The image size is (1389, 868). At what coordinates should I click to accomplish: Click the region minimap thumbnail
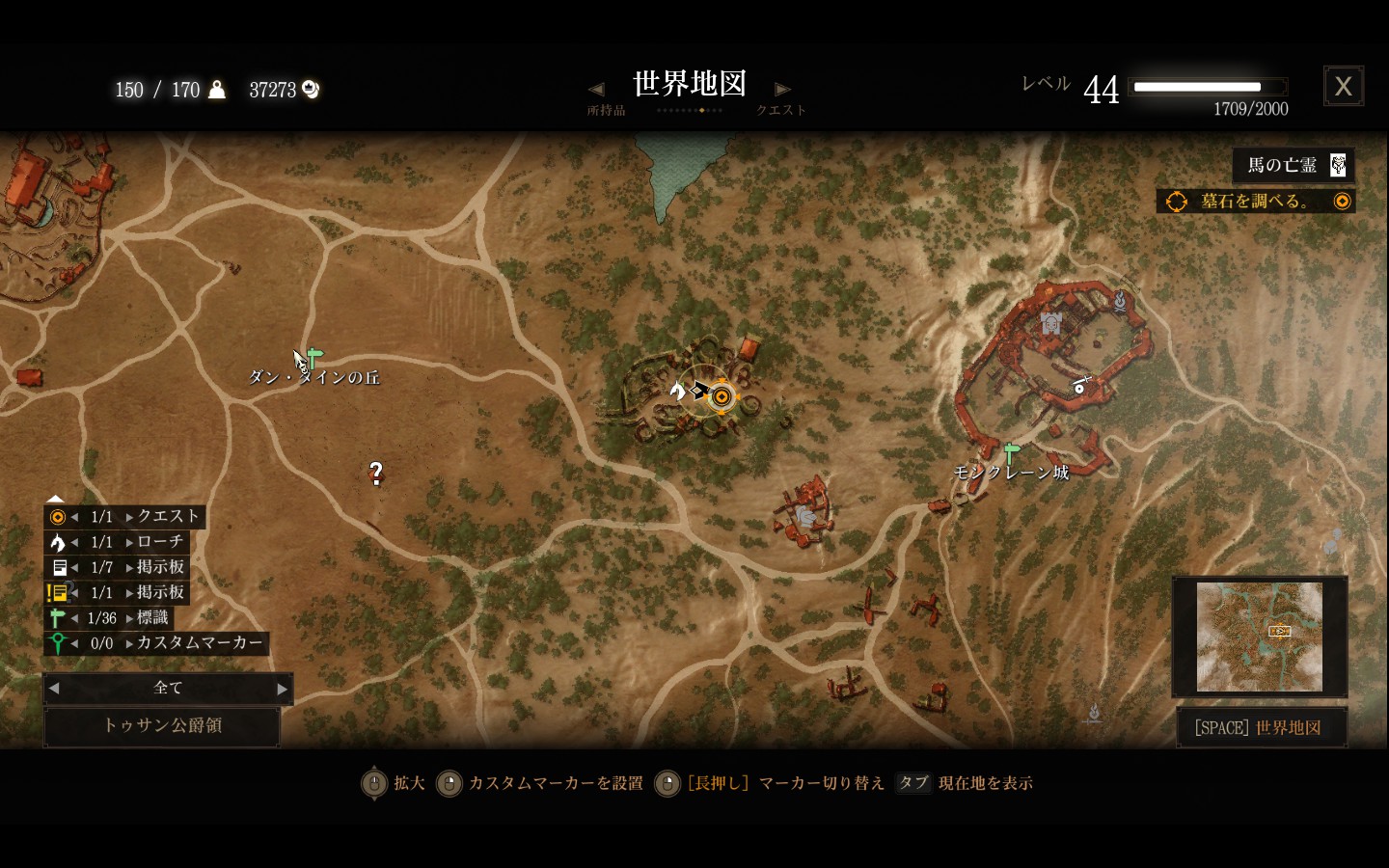[x=1259, y=637]
